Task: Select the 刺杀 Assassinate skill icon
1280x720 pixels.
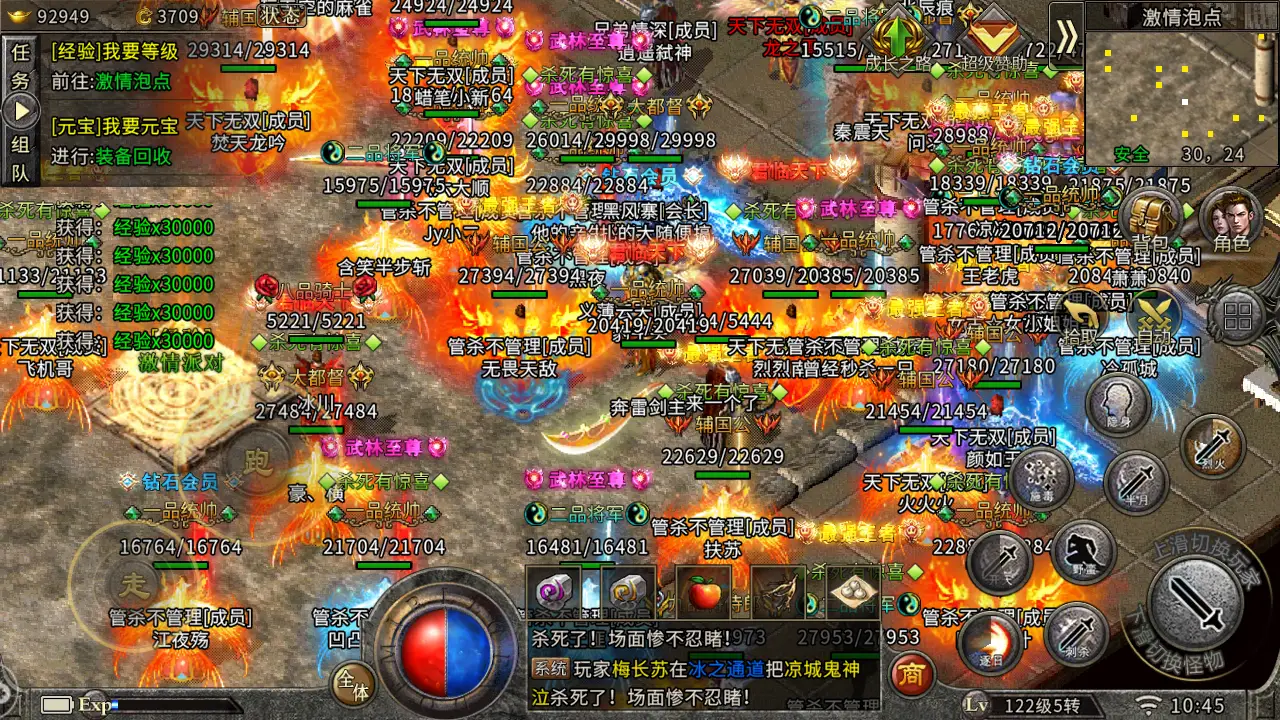Action: click(x=1075, y=636)
